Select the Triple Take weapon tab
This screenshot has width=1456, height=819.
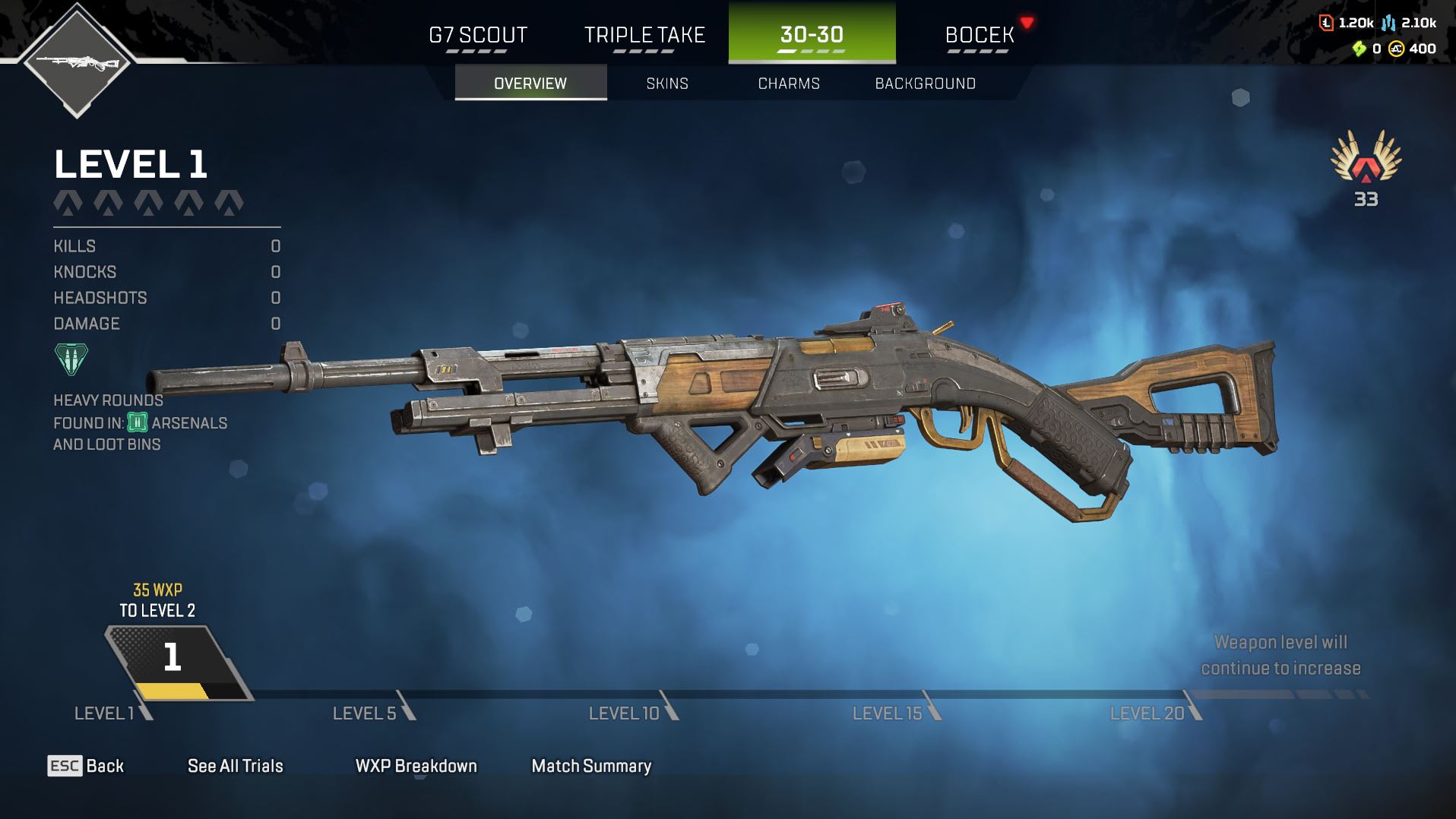pos(644,35)
